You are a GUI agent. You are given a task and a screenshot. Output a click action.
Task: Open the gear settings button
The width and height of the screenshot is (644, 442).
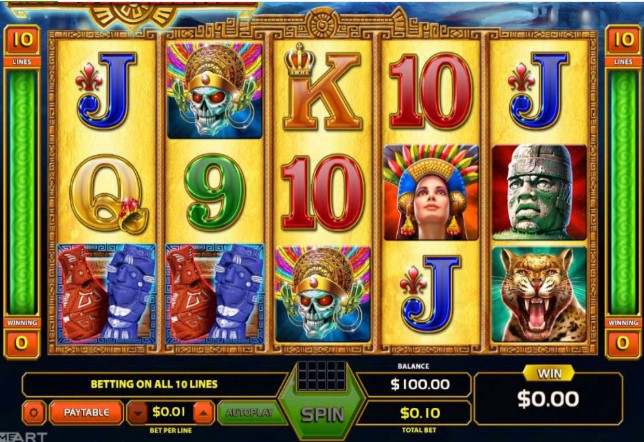click(x=35, y=412)
